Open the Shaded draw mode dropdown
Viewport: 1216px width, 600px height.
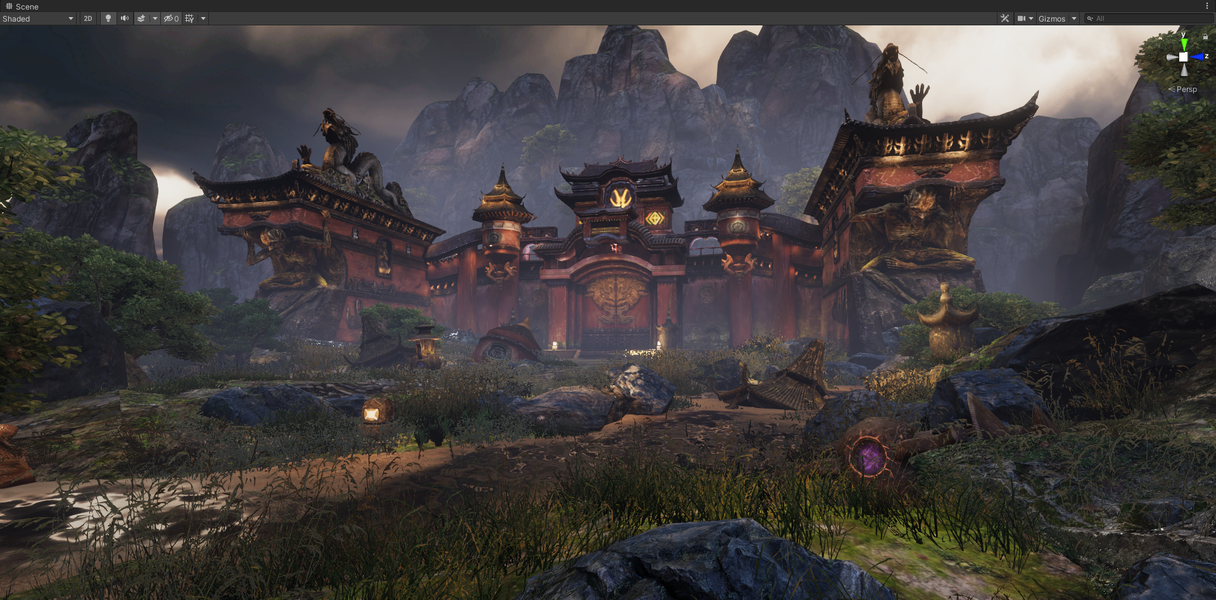click(x=38, y=18)
